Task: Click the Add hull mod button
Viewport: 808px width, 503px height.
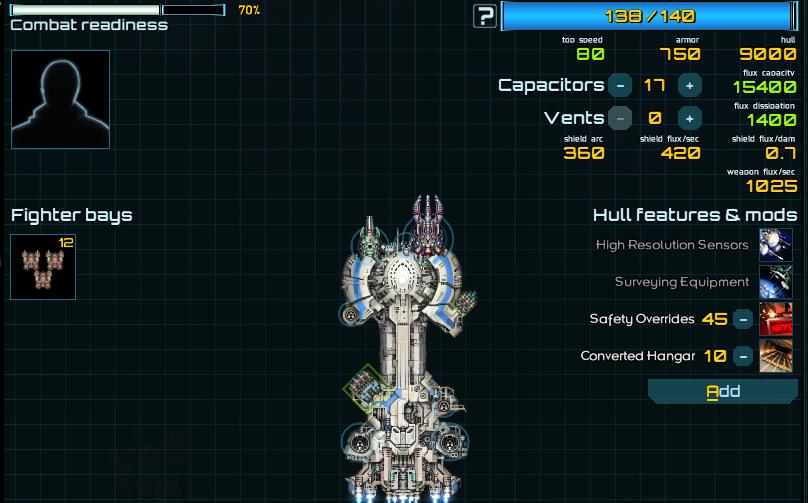Action: (722, 391)
